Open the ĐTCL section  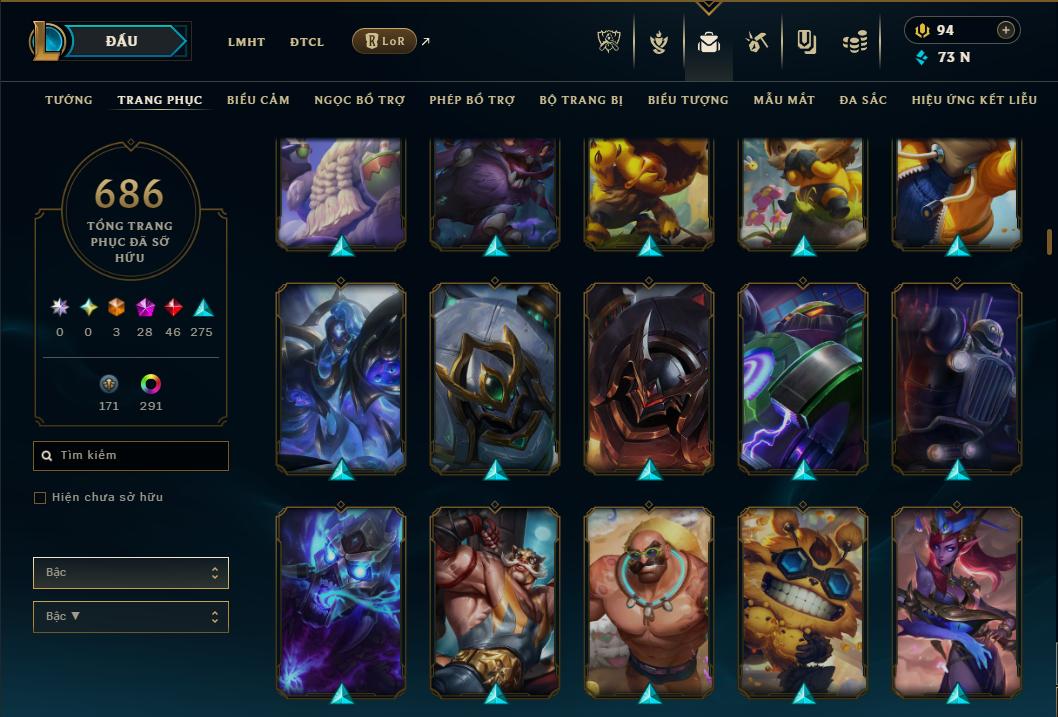point(307,42)
